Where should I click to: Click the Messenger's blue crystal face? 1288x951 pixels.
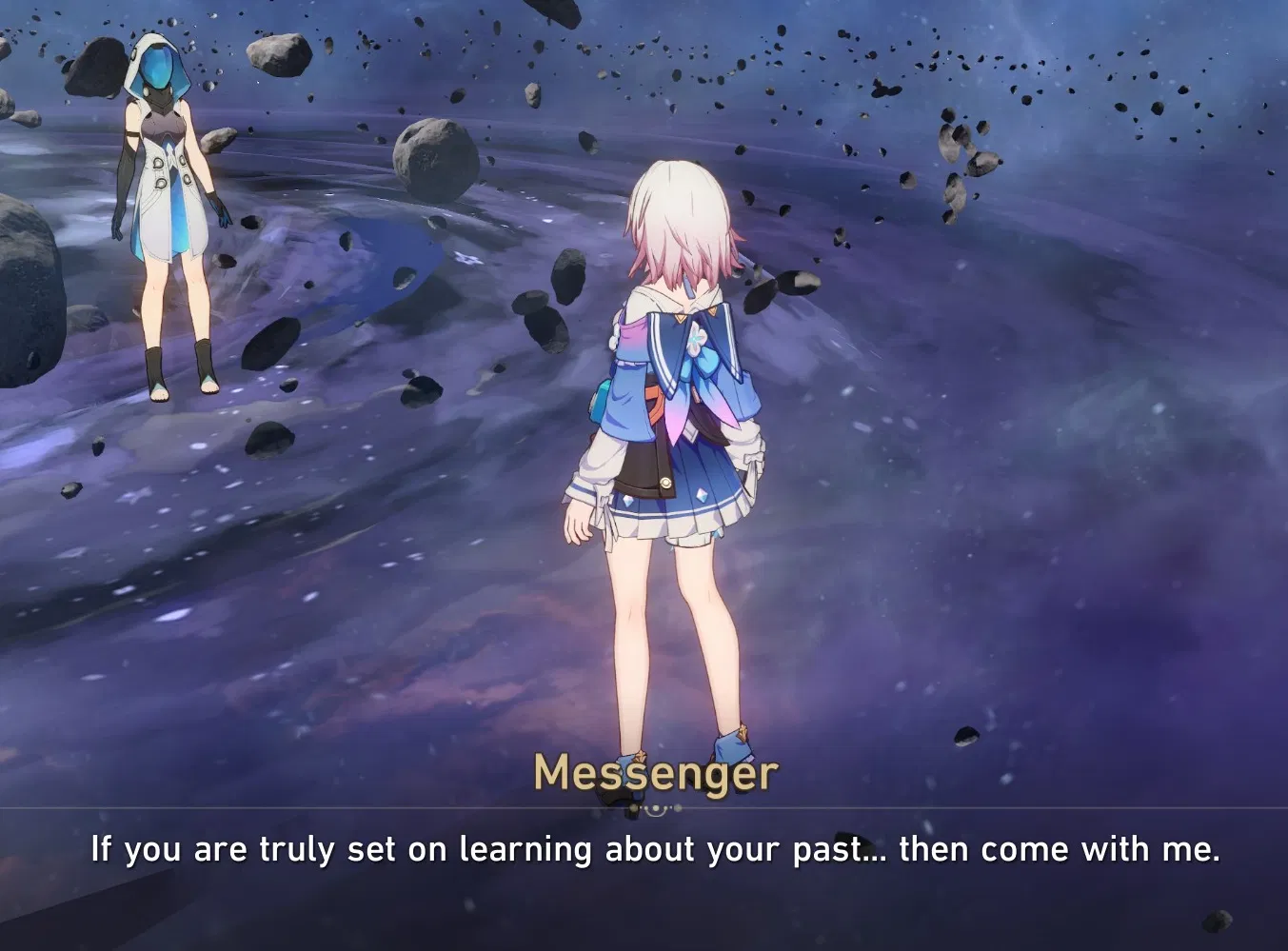(158, 67)
